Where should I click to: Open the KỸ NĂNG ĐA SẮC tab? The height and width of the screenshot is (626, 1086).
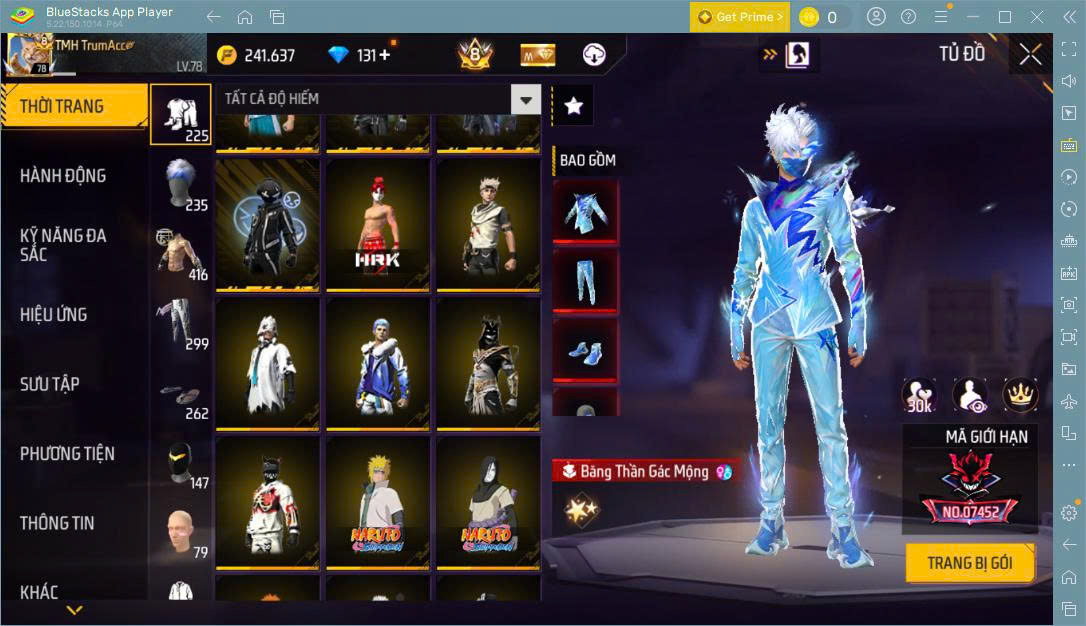point(63,245)
